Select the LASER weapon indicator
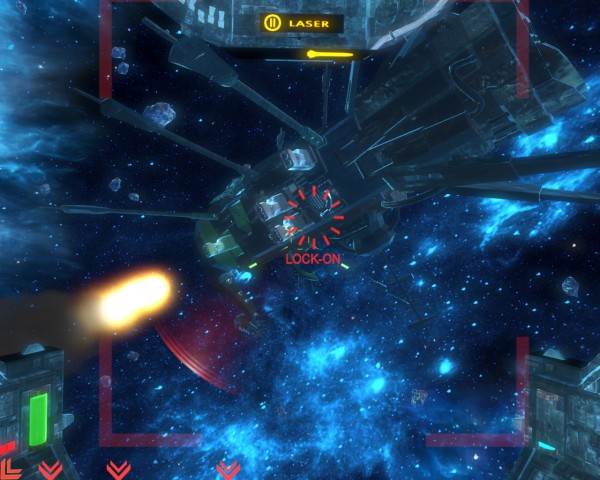Screen dimensions: 600x480 300,22
